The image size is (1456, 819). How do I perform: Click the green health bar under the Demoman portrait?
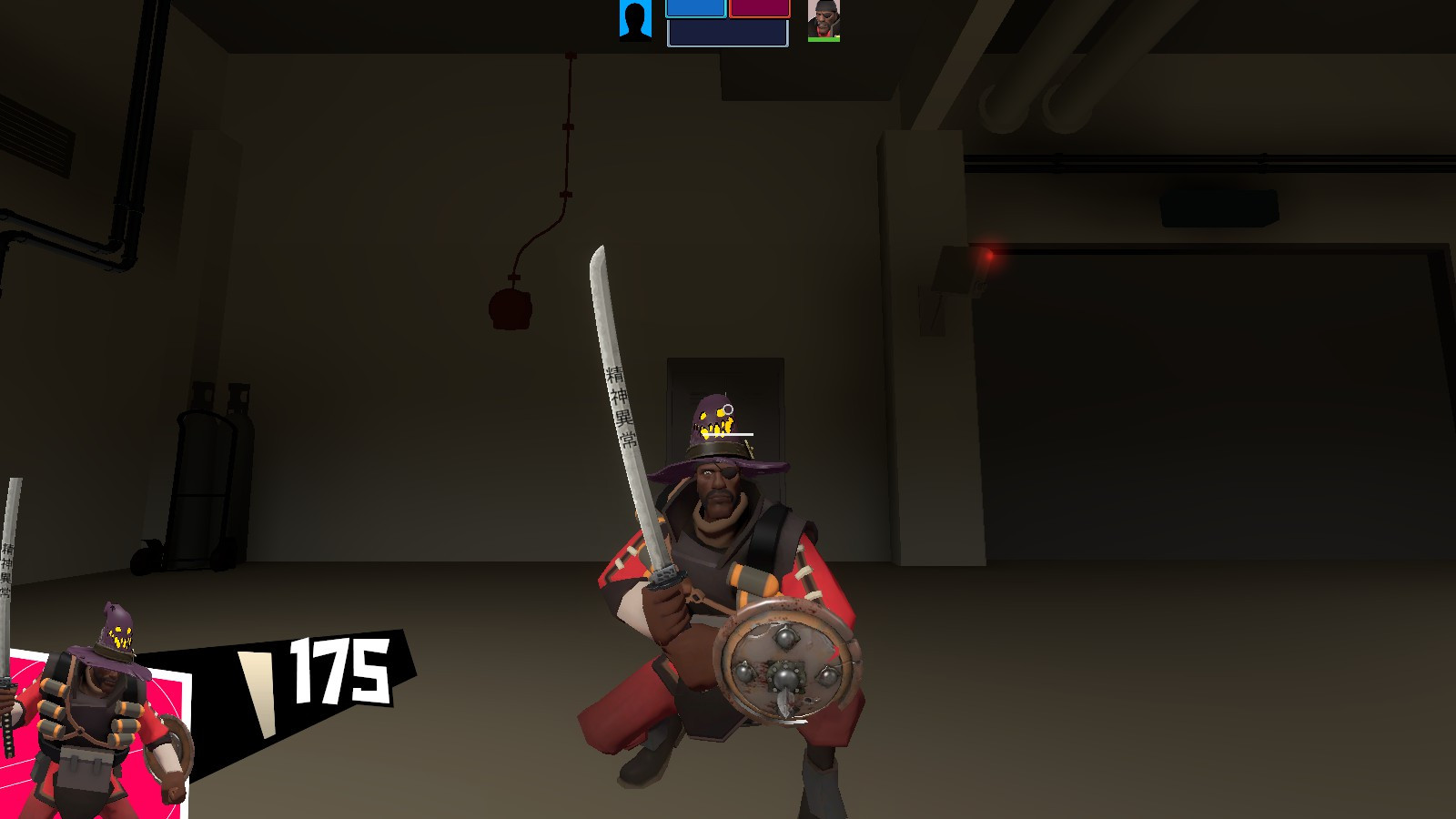[824, 38]
